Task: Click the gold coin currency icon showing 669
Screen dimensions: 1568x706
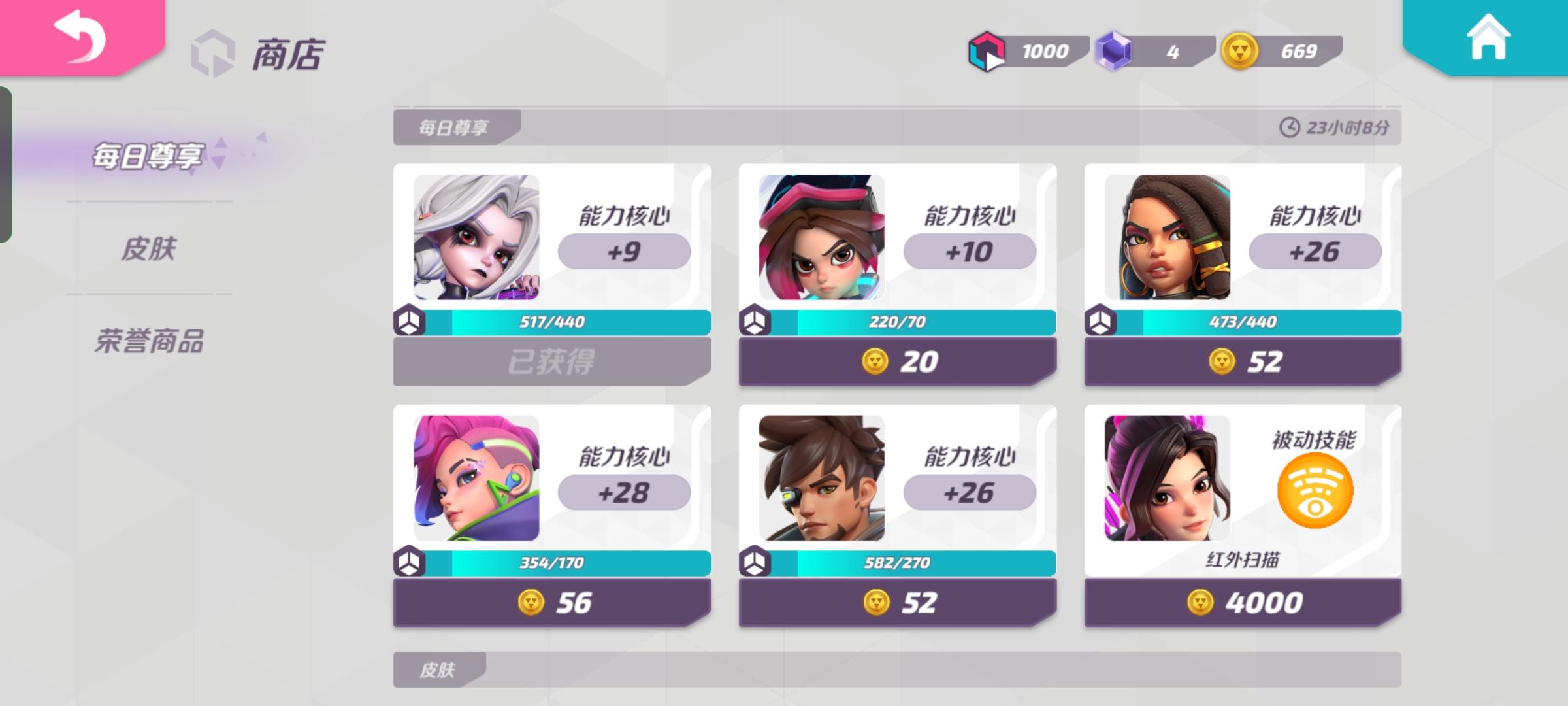Action: coord(1243,50)
